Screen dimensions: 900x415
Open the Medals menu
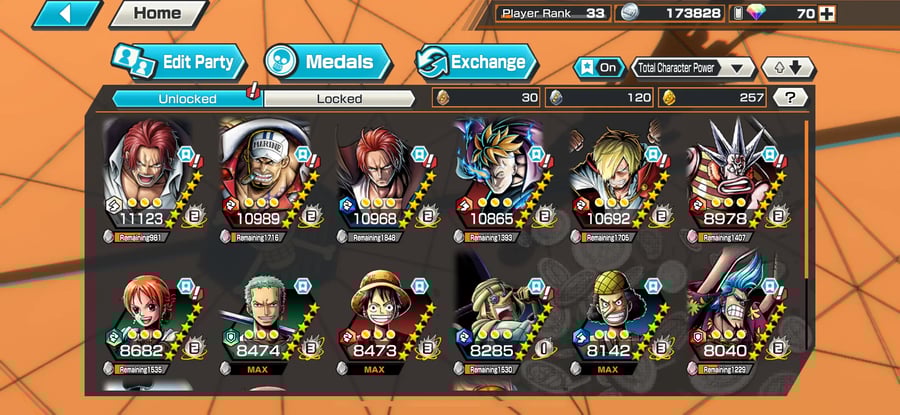tap(326, 62)
